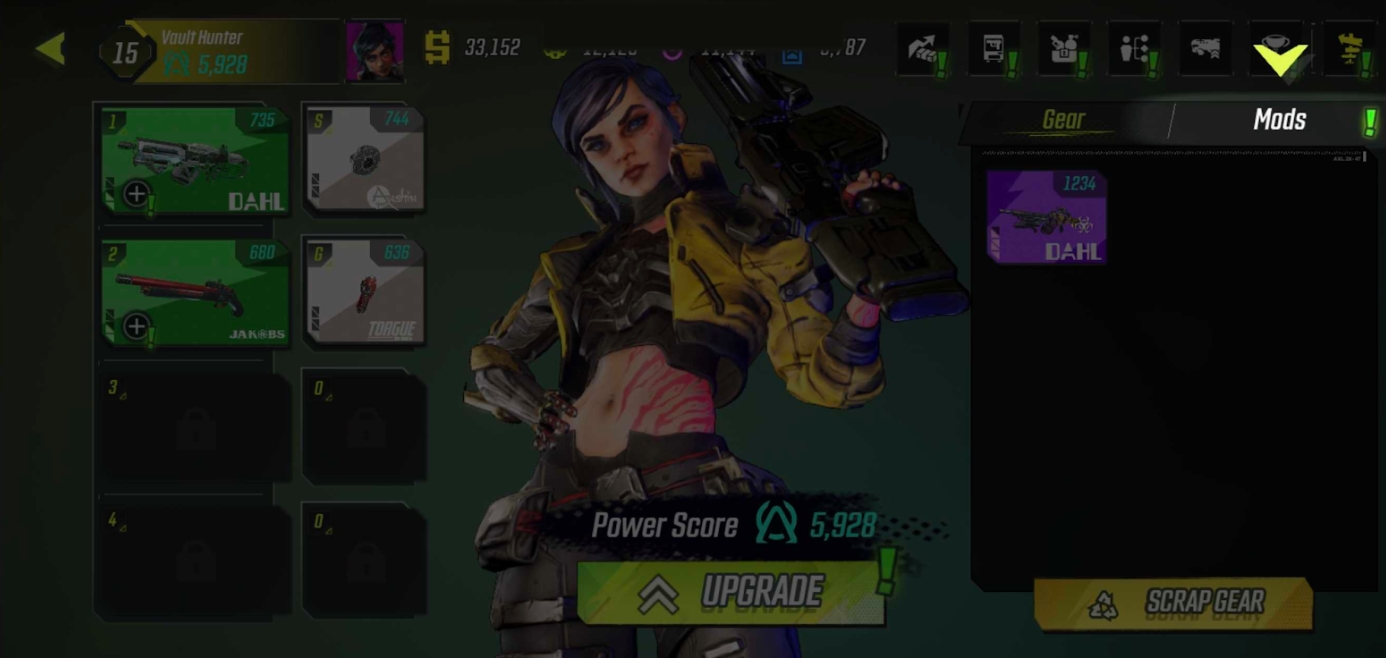
Task: Open the trophy challenges icon
Action: pos(1277,49)
